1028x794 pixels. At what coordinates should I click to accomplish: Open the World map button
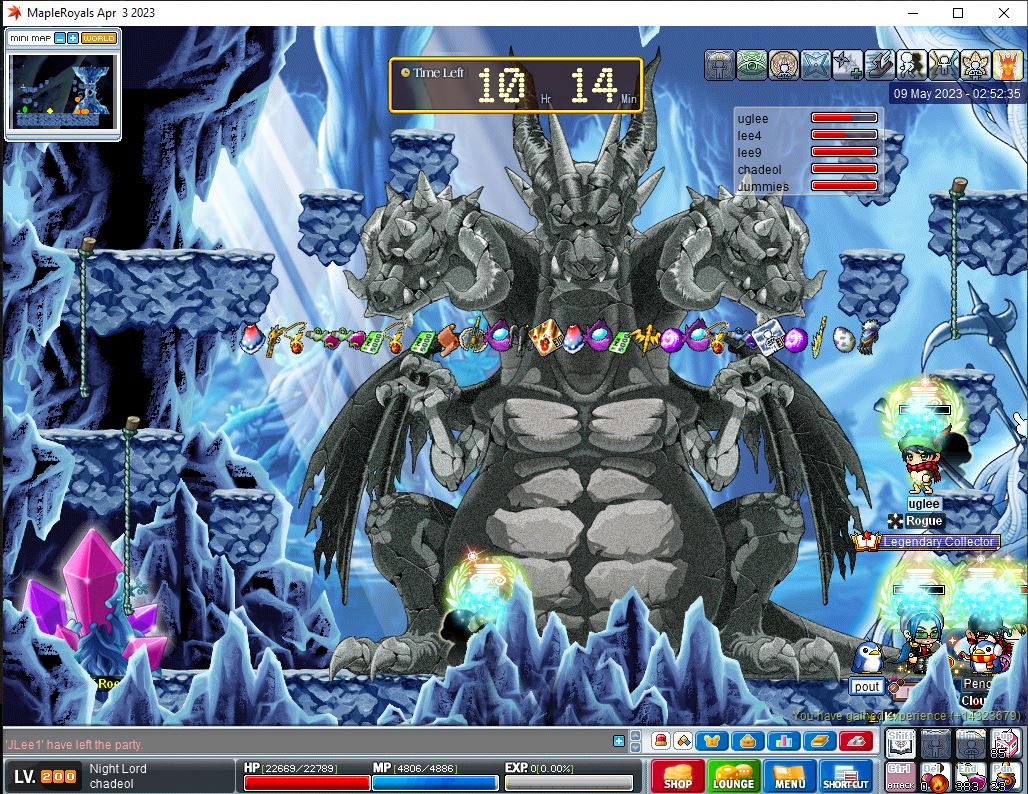pos(99,38)
